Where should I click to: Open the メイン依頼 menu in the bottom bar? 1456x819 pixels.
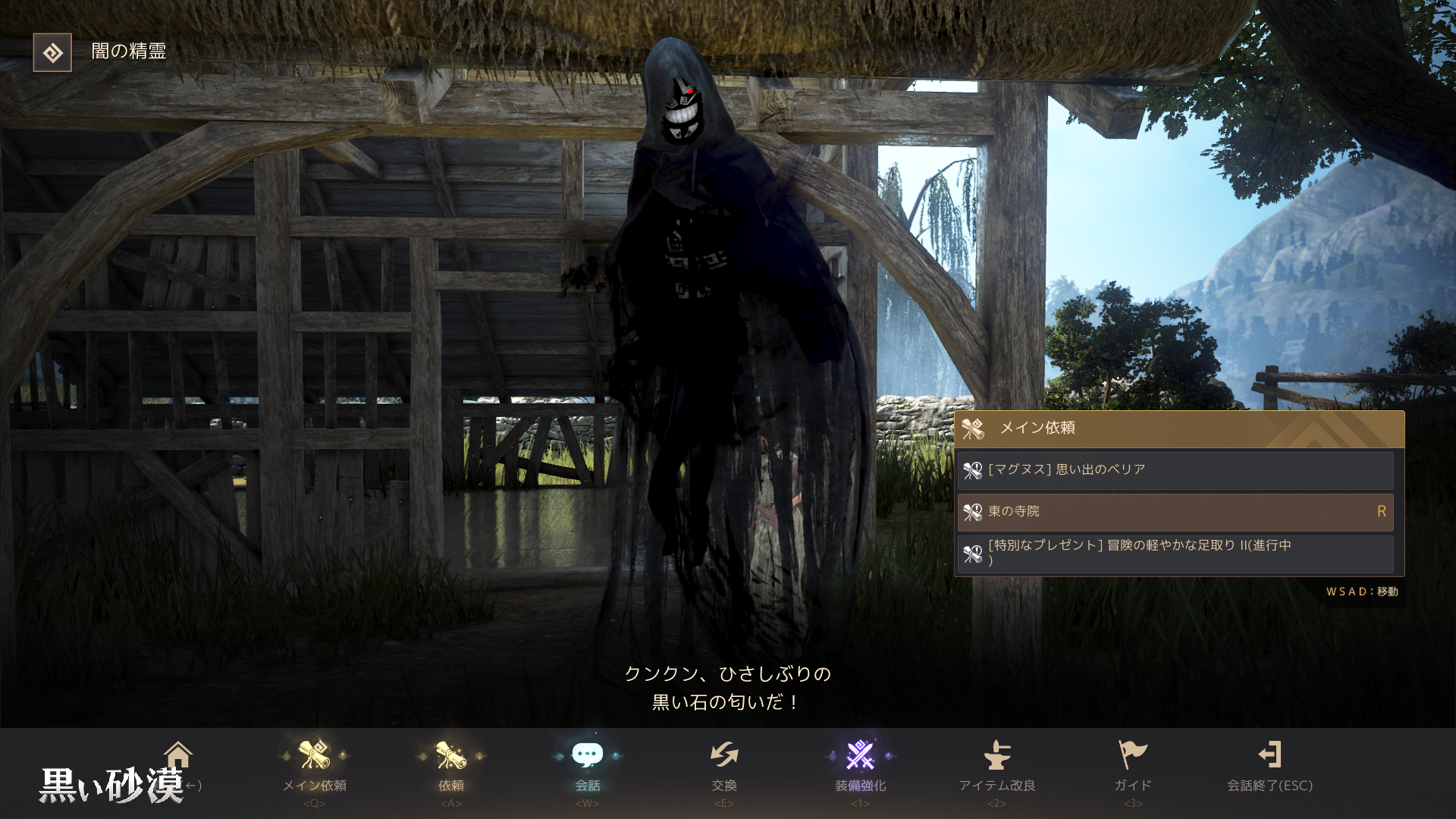(314, 766)
